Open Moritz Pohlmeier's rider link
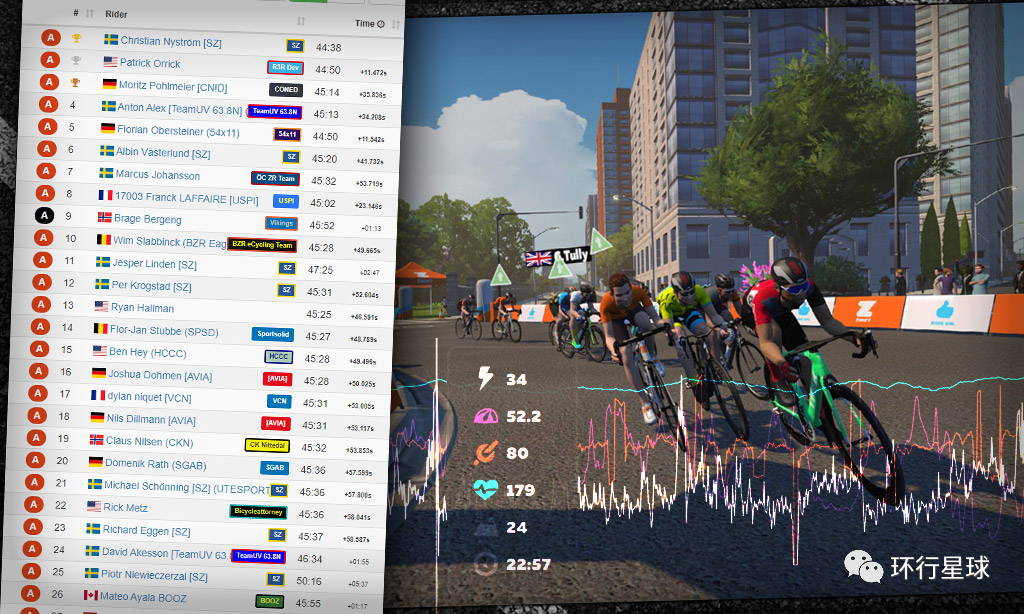 [172, 85]
